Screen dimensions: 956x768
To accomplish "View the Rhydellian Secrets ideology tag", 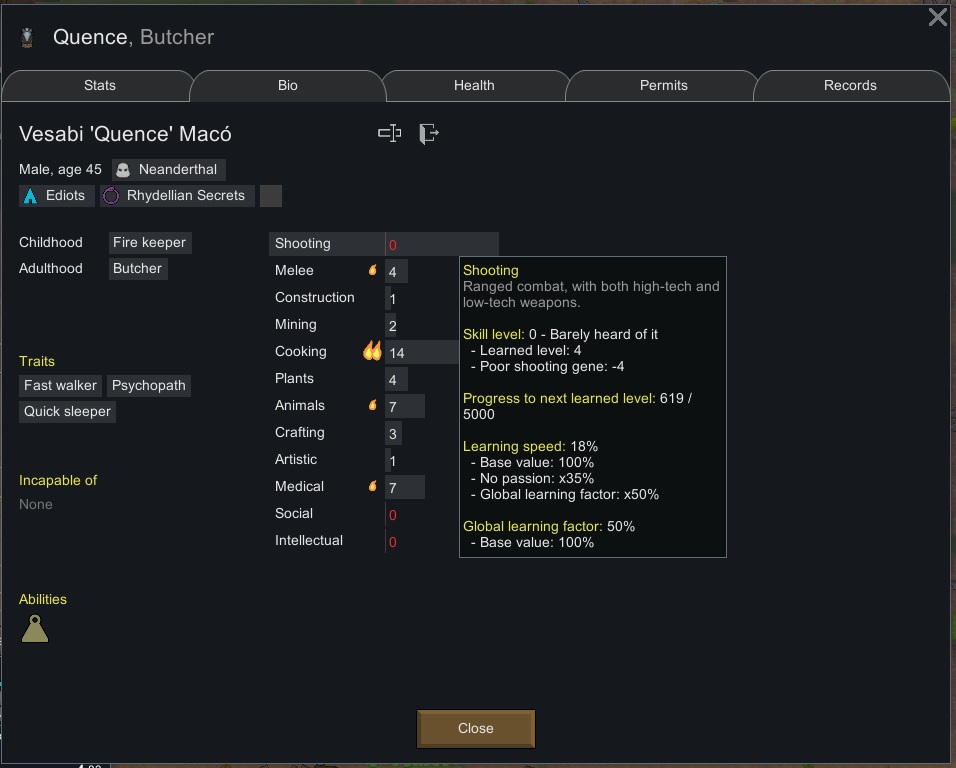I will [177, 196].
